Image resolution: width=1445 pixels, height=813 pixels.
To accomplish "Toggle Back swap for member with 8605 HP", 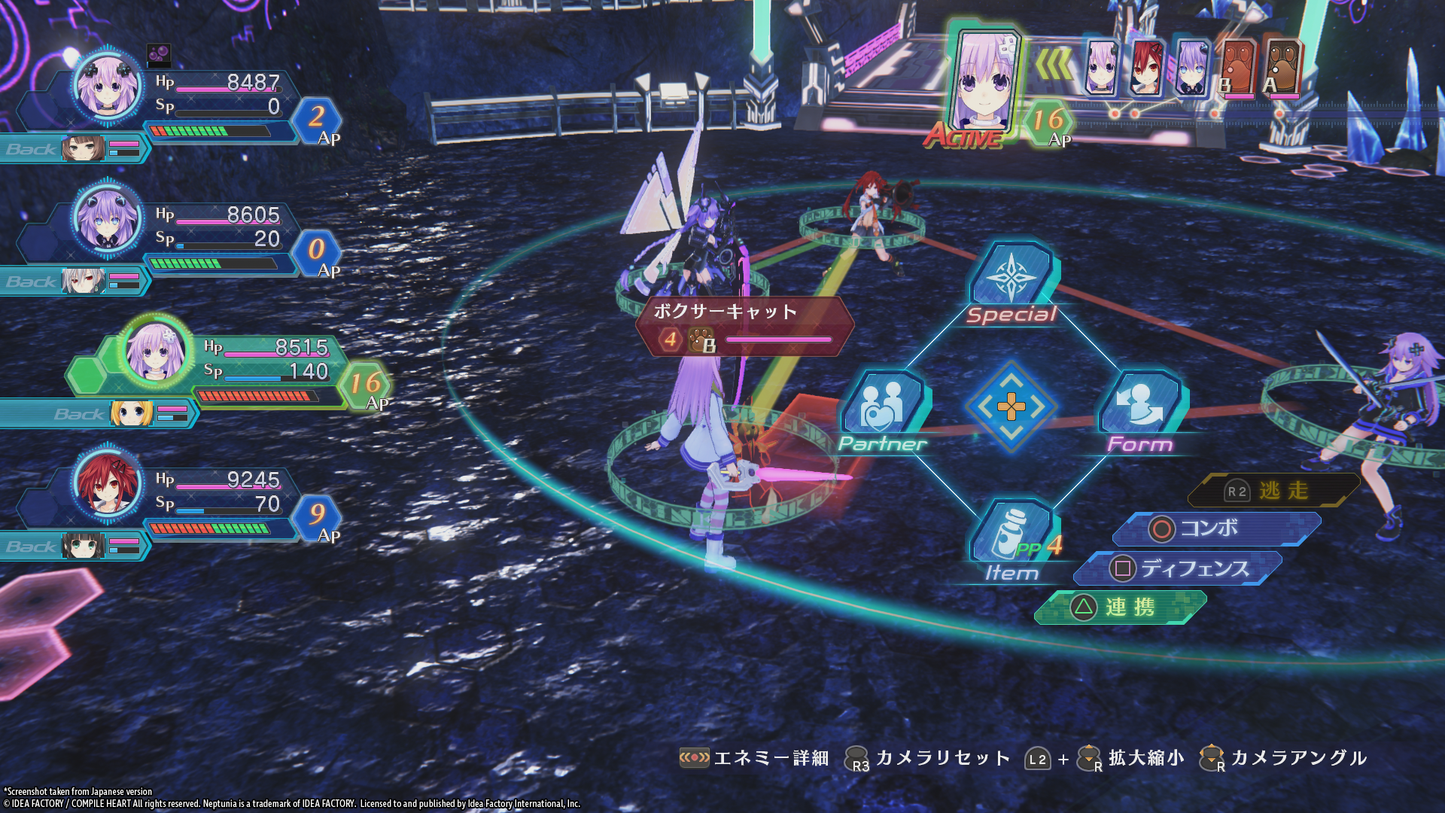I will click(x=75, y=281).
